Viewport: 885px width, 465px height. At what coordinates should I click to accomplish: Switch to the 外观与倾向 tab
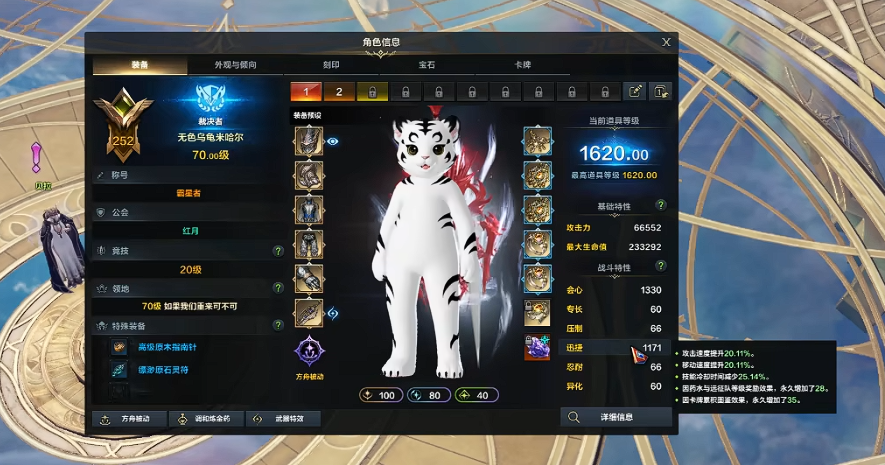(235, 65)
